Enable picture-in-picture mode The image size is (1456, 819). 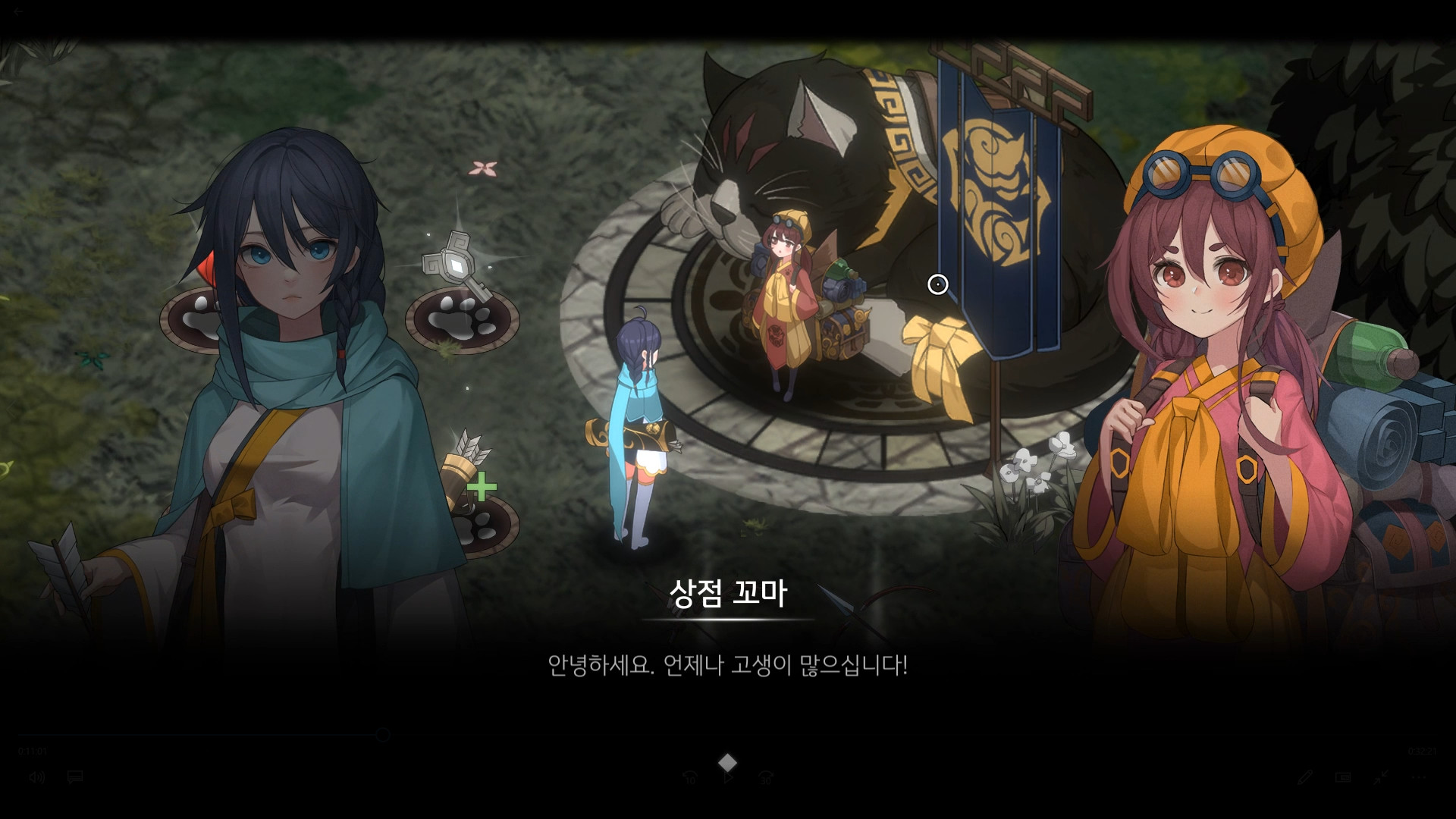[1342, 777]
